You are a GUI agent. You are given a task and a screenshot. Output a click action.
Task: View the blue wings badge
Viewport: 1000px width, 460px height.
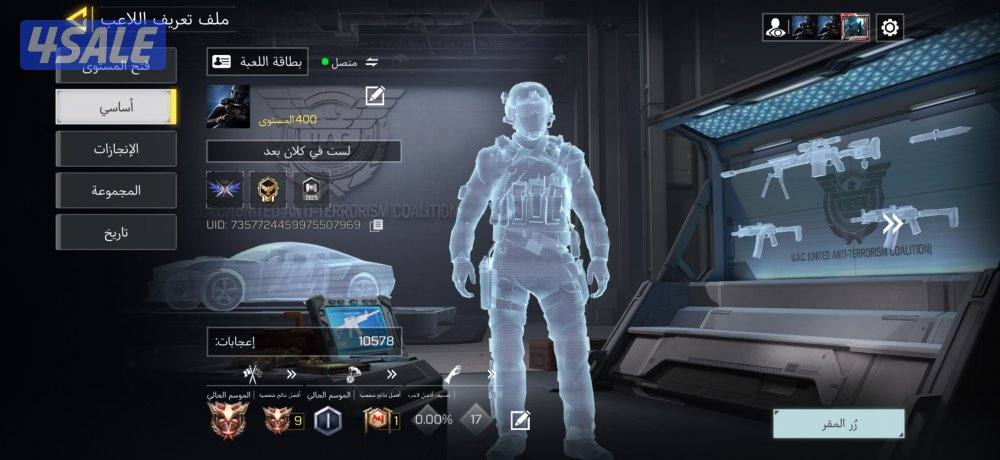coord(225,190)
